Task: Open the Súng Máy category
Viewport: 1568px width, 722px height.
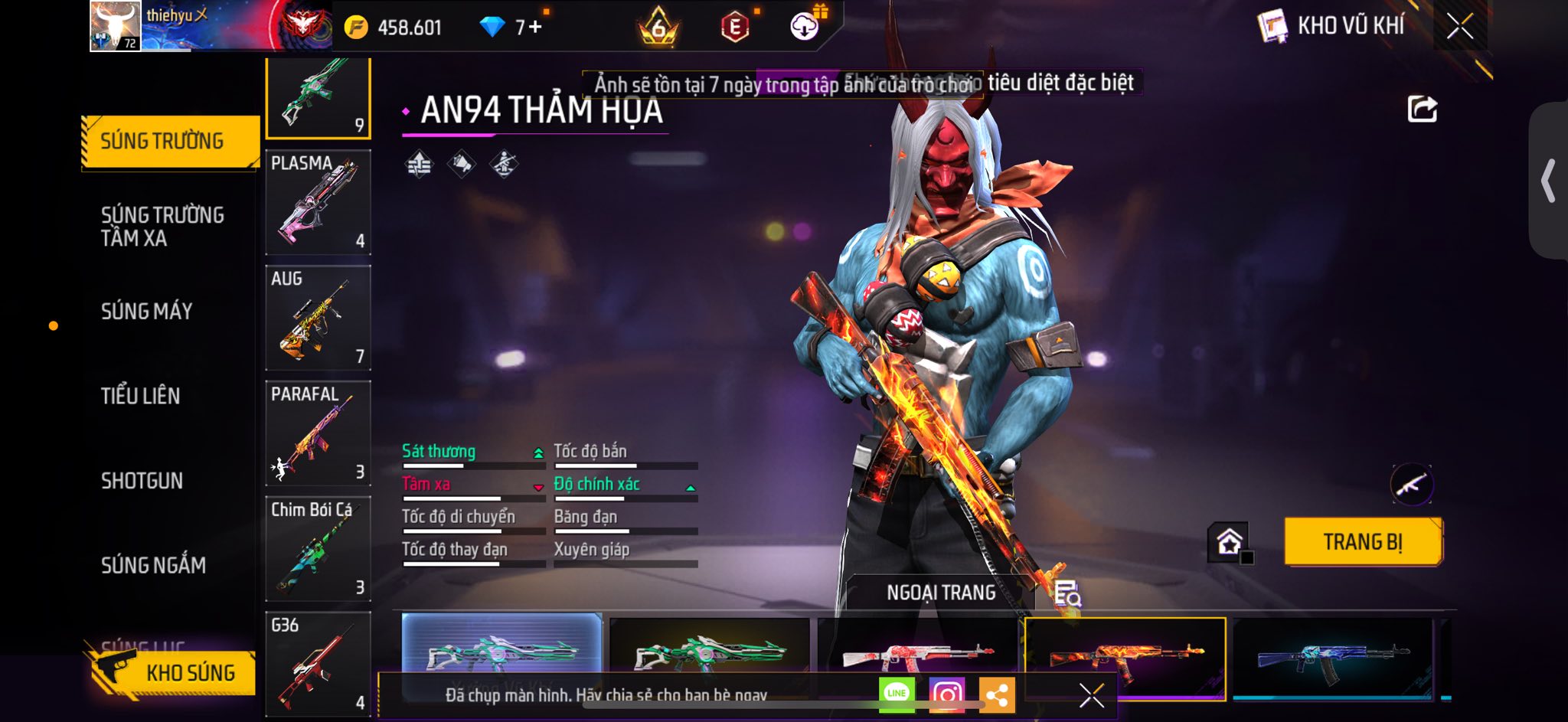Action: point(147,311)
